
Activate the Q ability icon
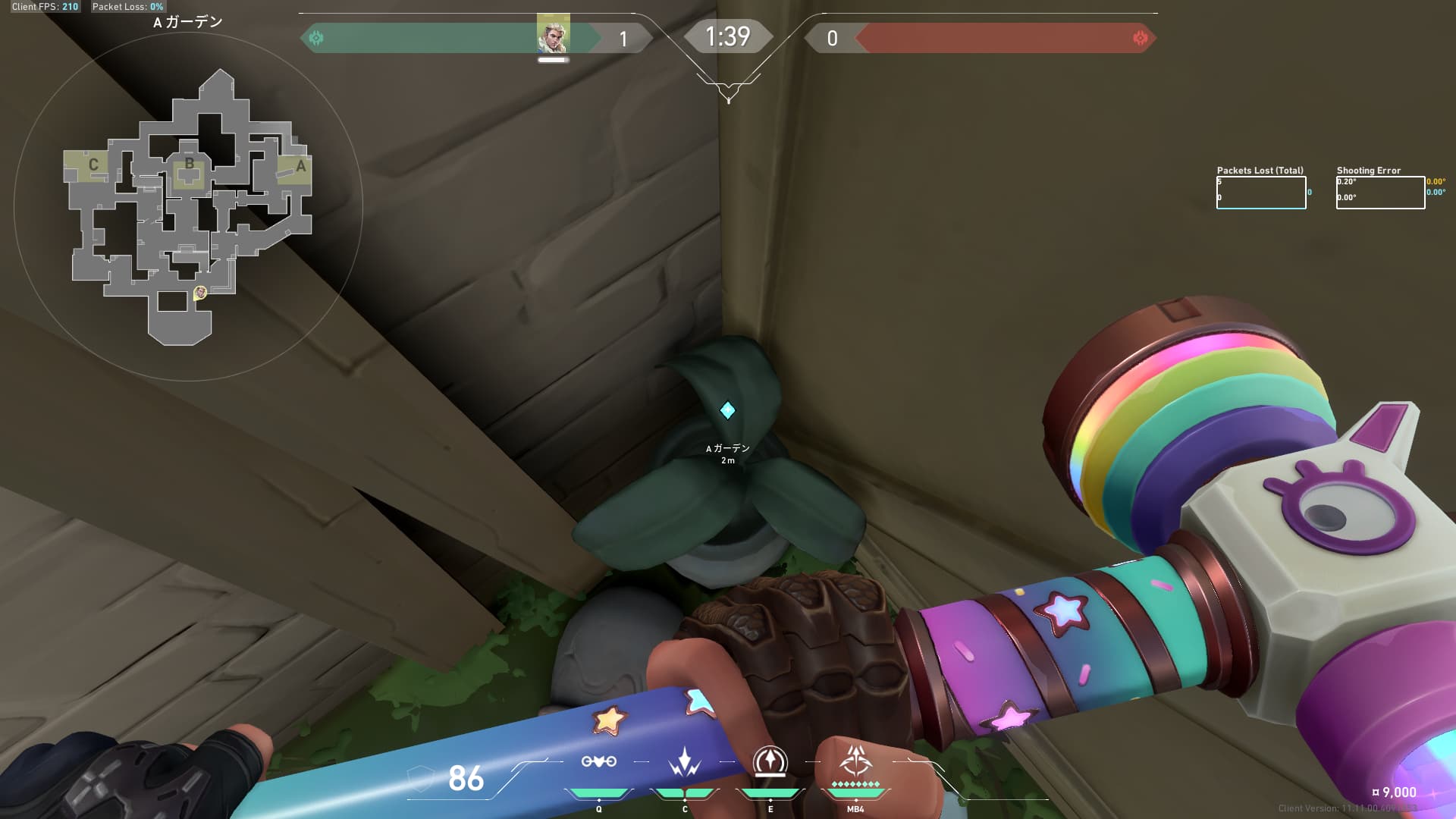[598, 761]
